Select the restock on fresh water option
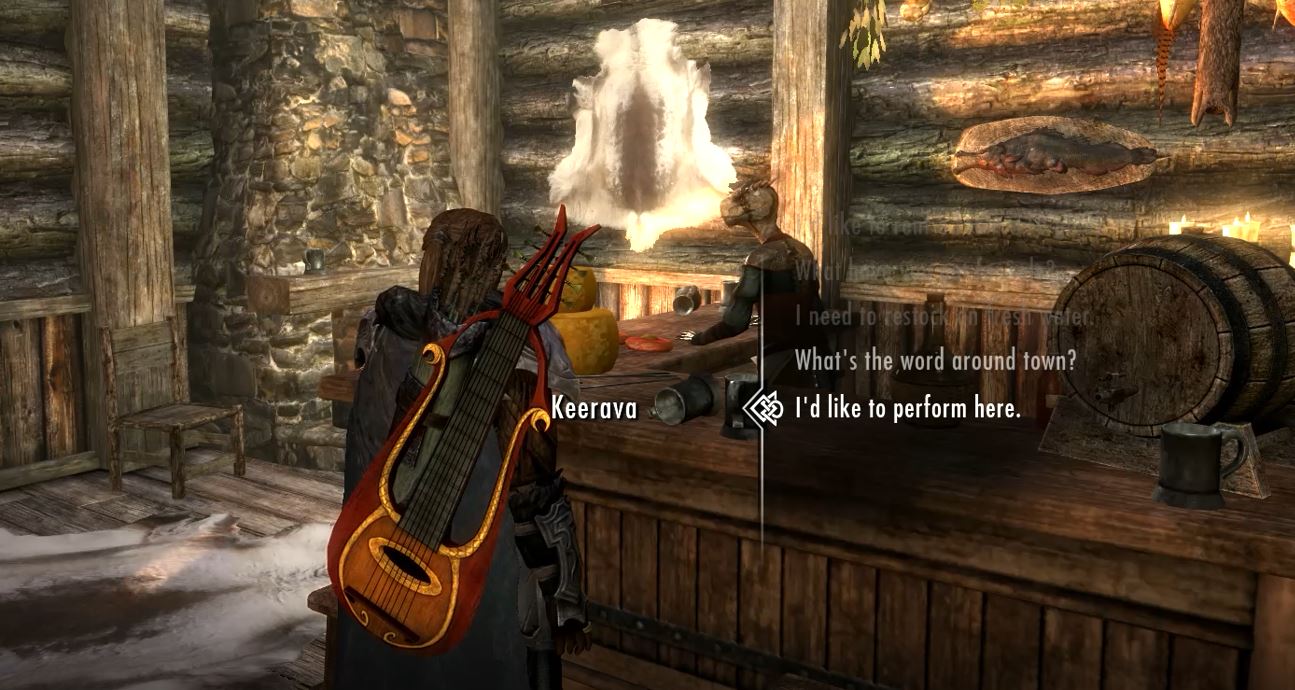 (941, 315)
